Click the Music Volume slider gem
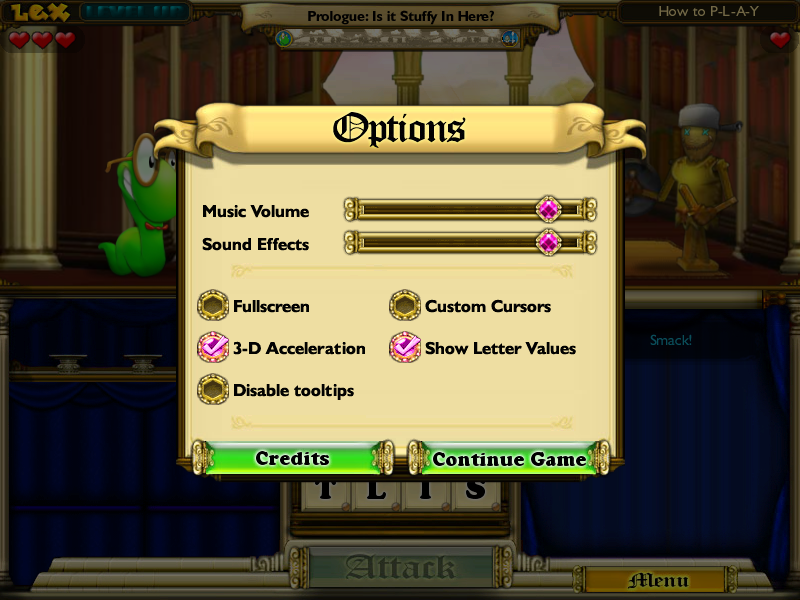The image size is (800, 600). (548, 210)
